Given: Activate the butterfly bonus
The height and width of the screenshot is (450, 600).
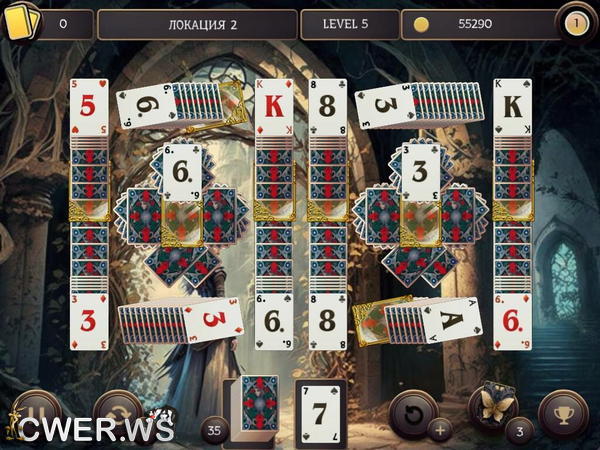Looking at the screenshot, I should click(493, 405).
